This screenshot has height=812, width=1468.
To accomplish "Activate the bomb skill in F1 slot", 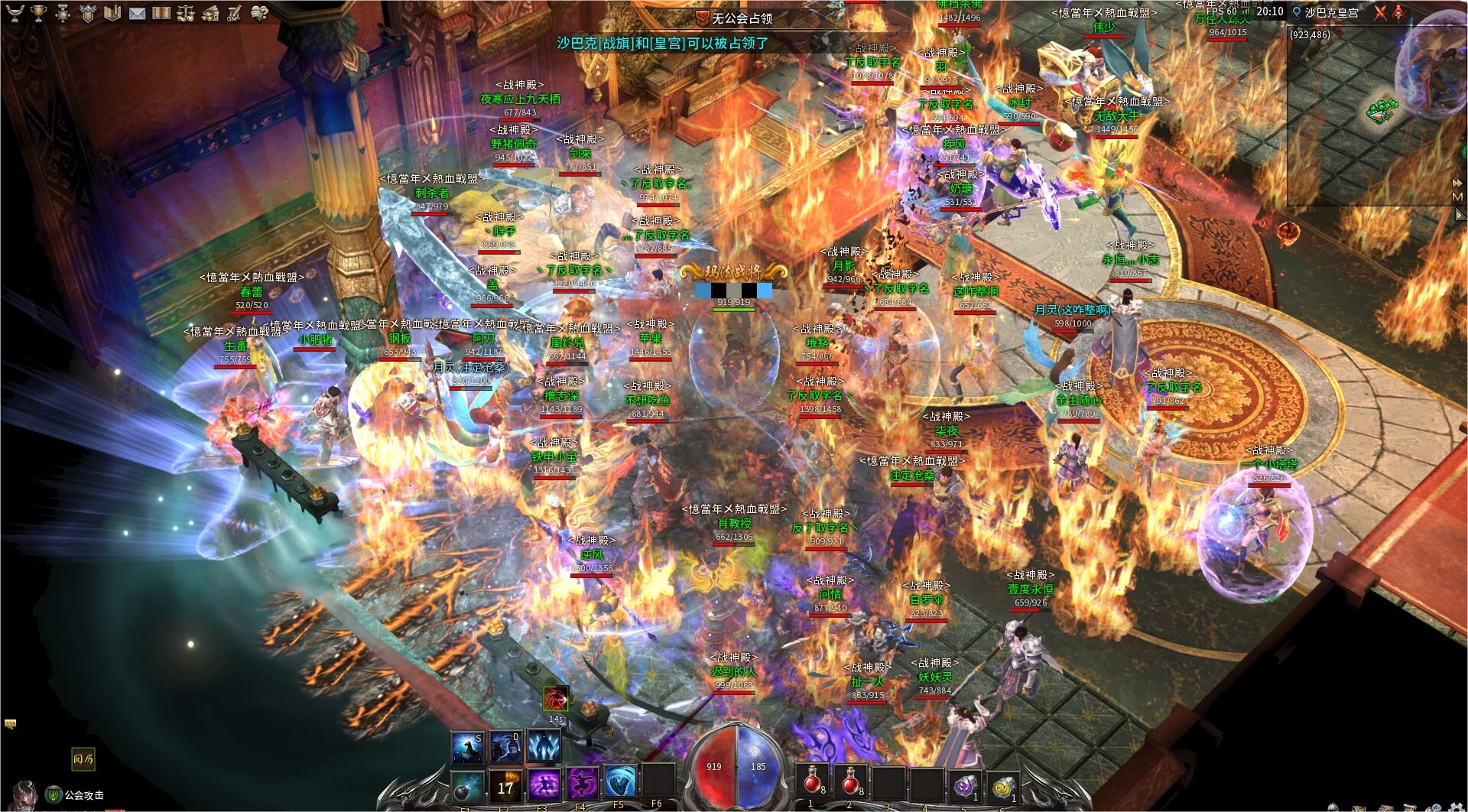I will tap(466, 785).
